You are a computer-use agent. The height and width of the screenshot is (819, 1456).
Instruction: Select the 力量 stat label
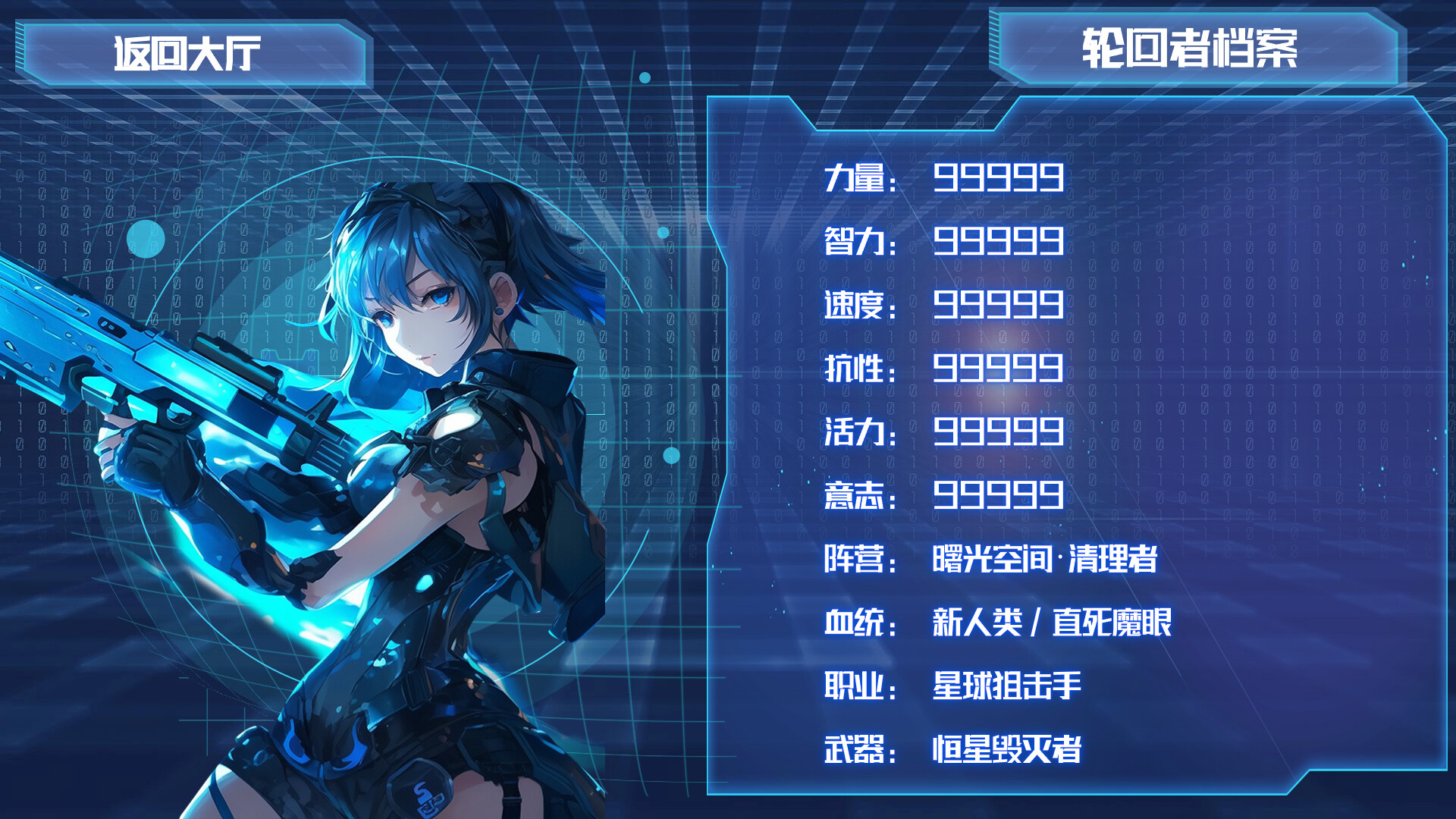857,178
